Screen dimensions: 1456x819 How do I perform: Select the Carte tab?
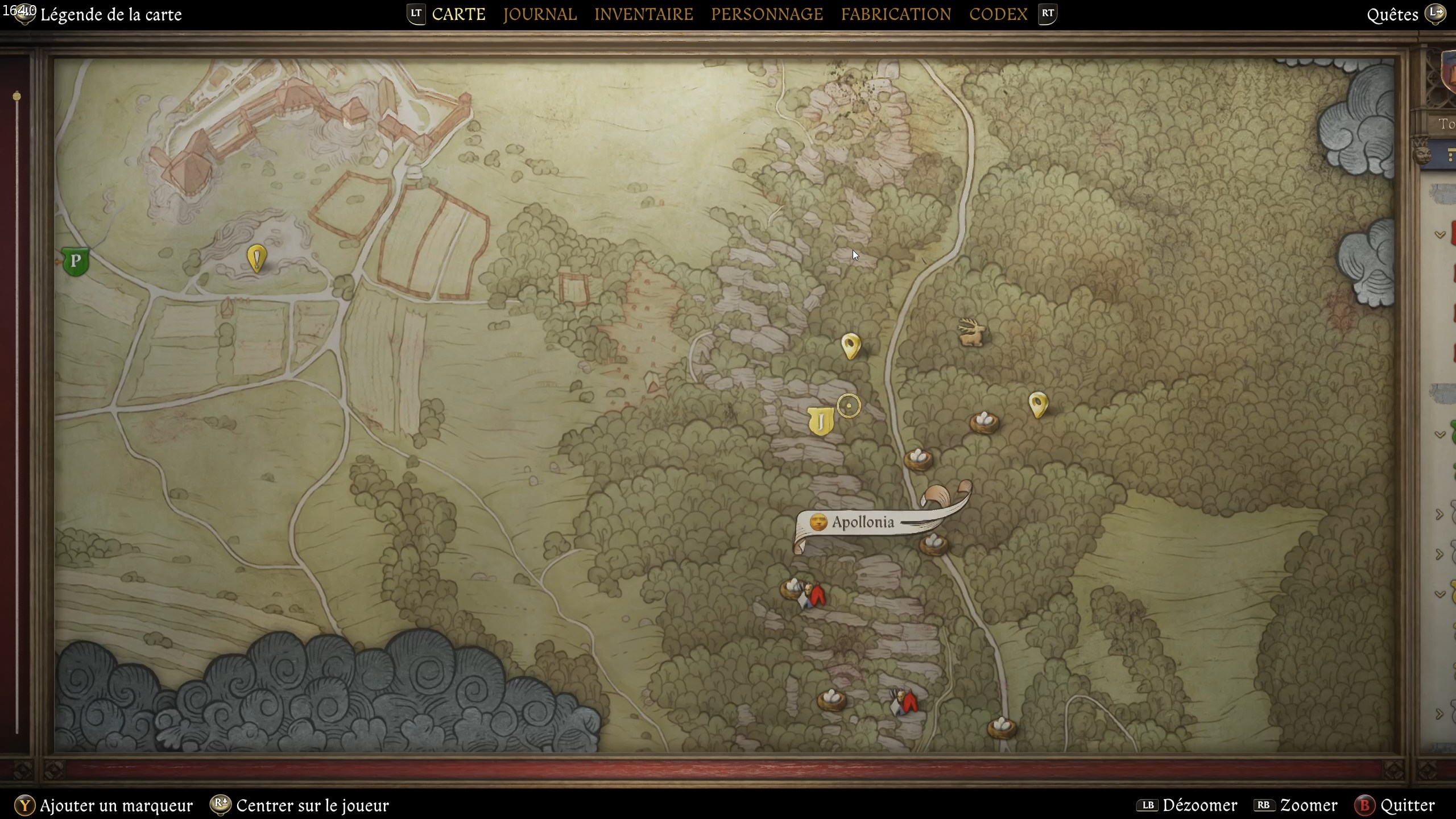[x=458, y=14]
